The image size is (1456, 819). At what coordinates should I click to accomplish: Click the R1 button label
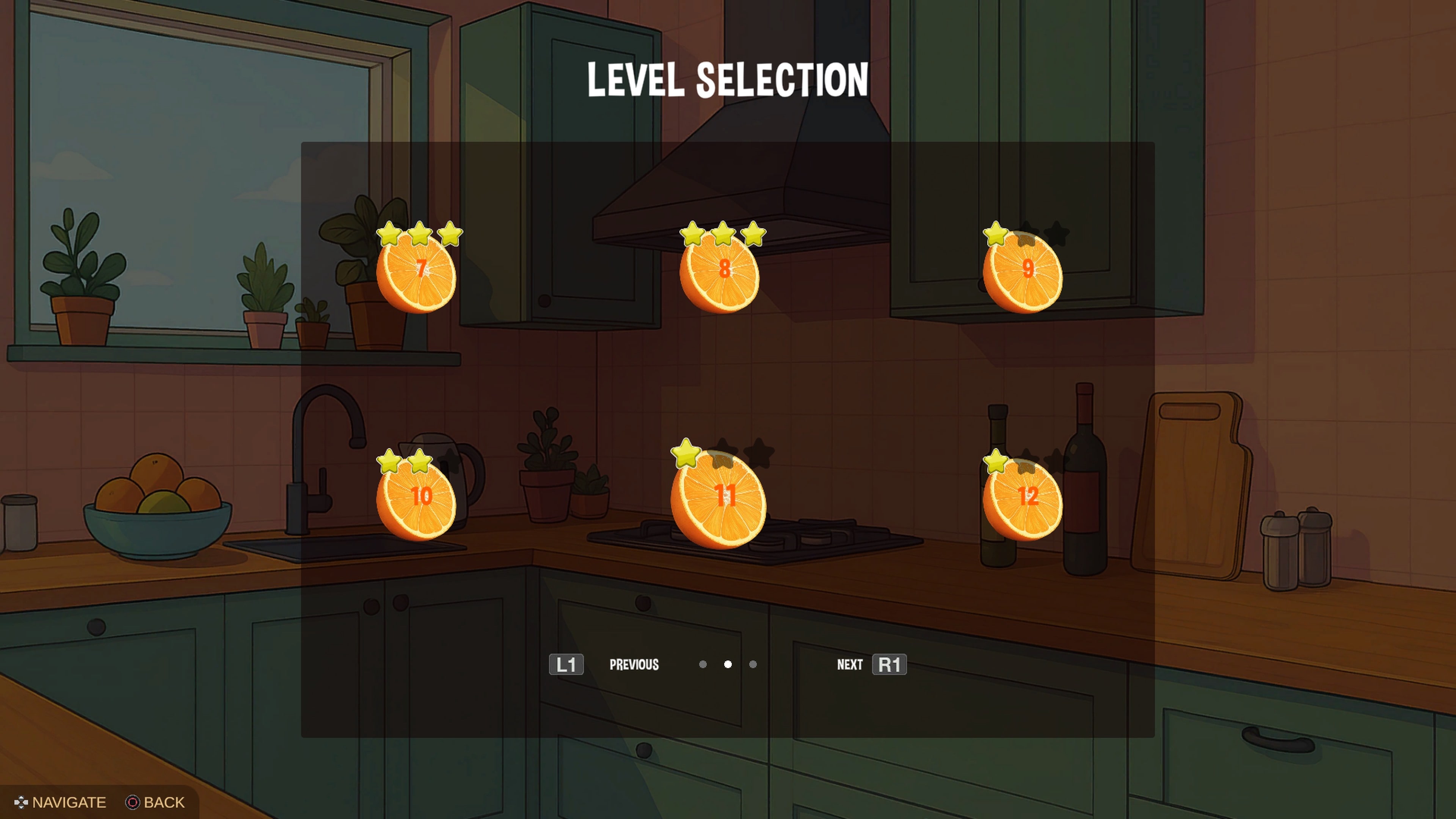point(890,665)
